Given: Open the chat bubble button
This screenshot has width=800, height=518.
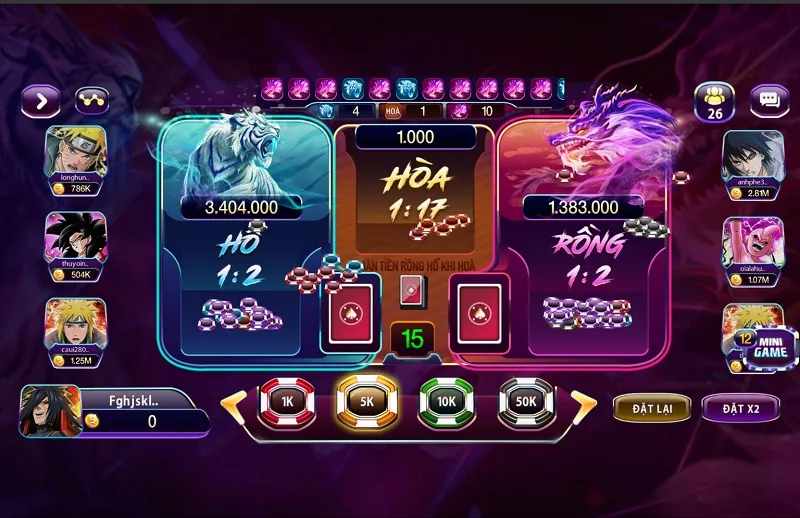Looking at the screenshot, I should point(770,100).
